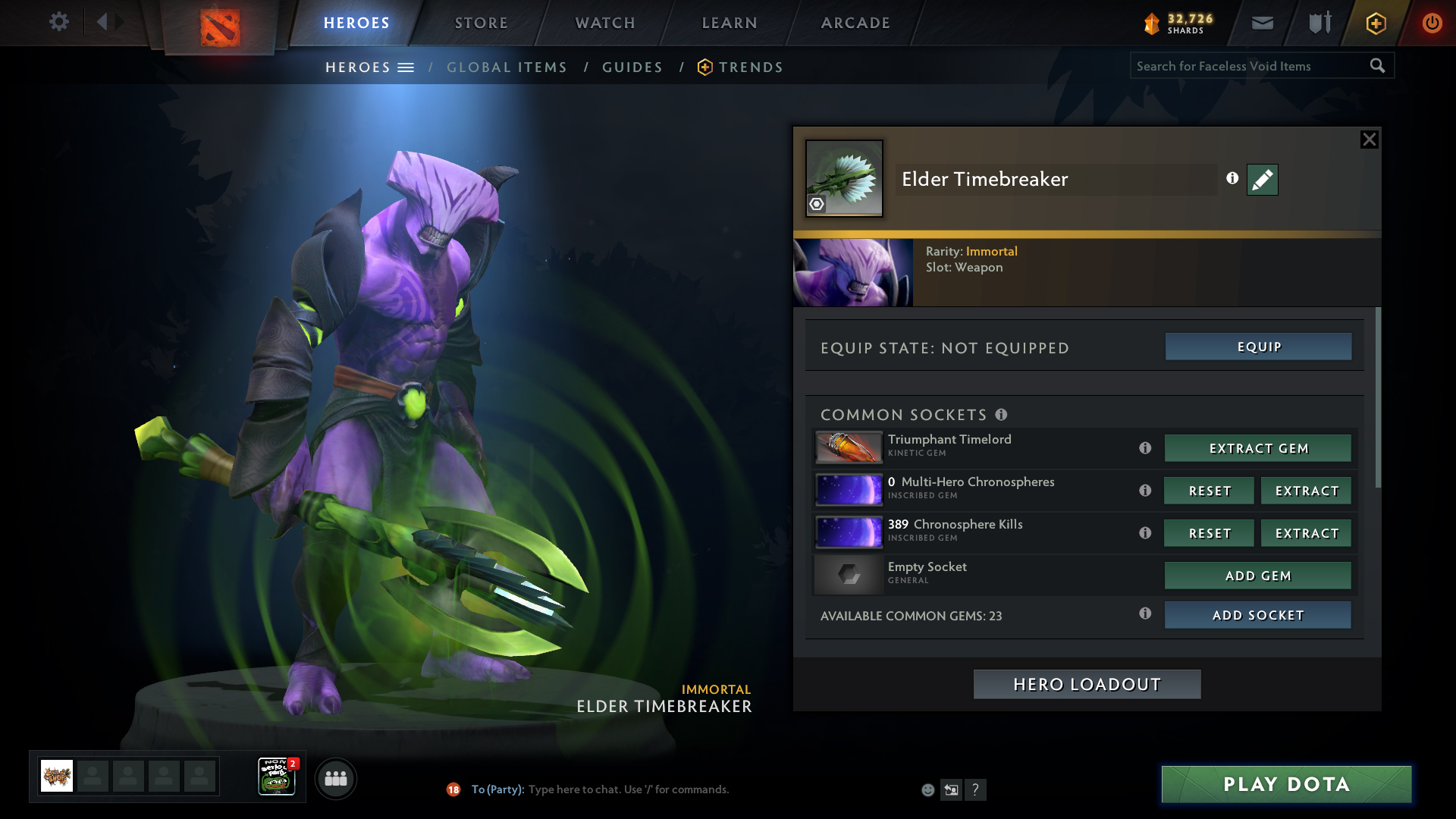Open the Watch tab

[605, 23]
